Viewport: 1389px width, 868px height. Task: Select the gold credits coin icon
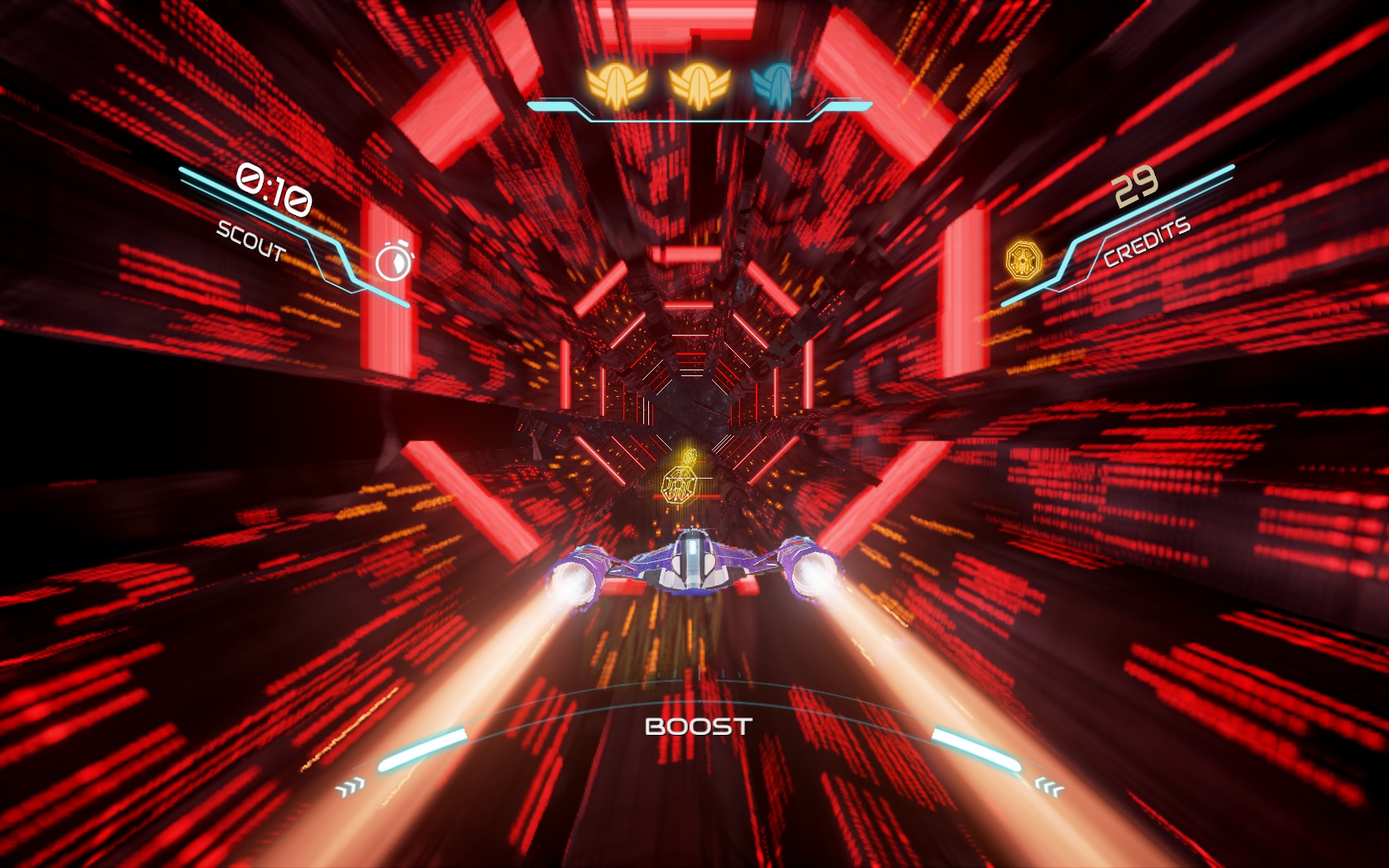pos(1024,260)
